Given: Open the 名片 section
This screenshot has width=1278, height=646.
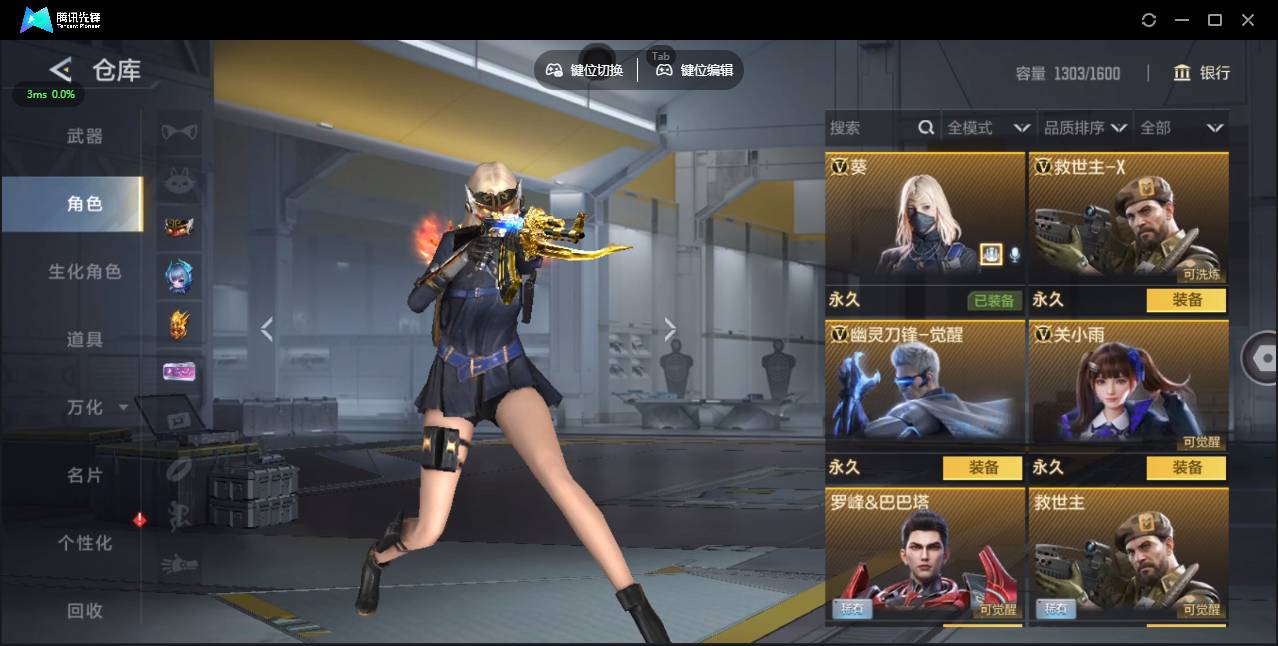Looking at the screenshot, I should click(85, 475).
